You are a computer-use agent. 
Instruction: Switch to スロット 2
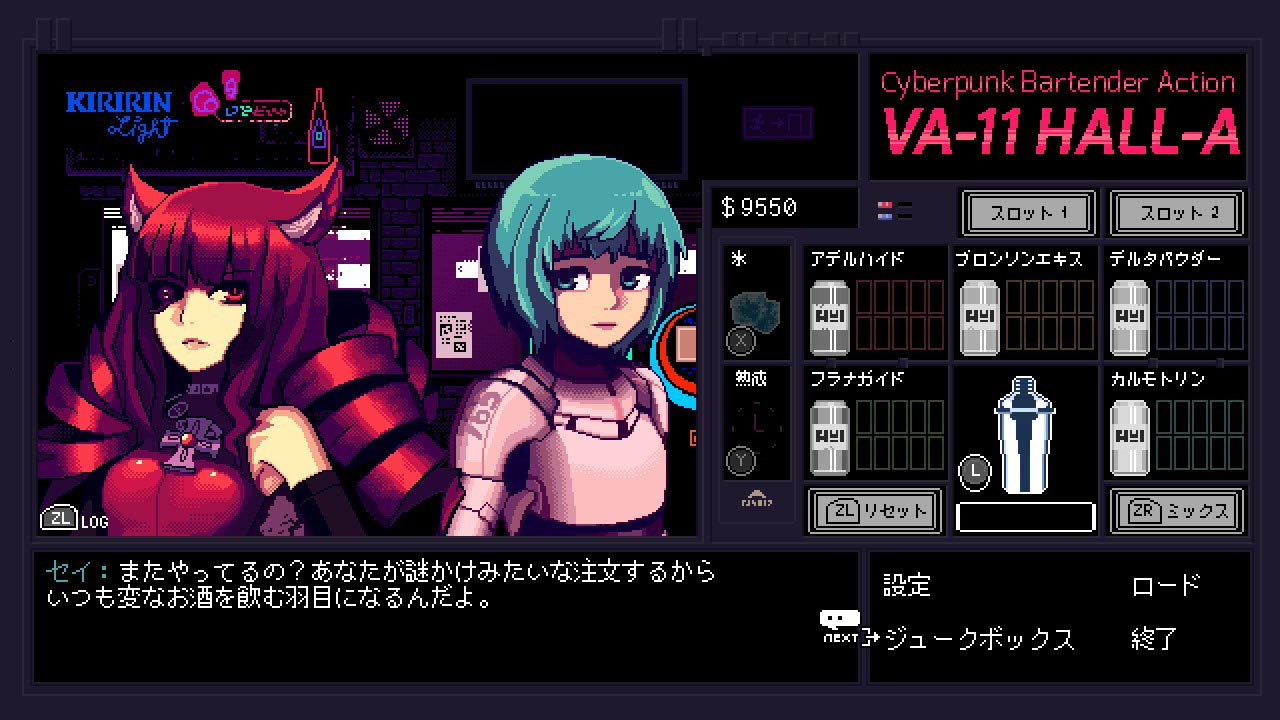[x=1177, y=213]
